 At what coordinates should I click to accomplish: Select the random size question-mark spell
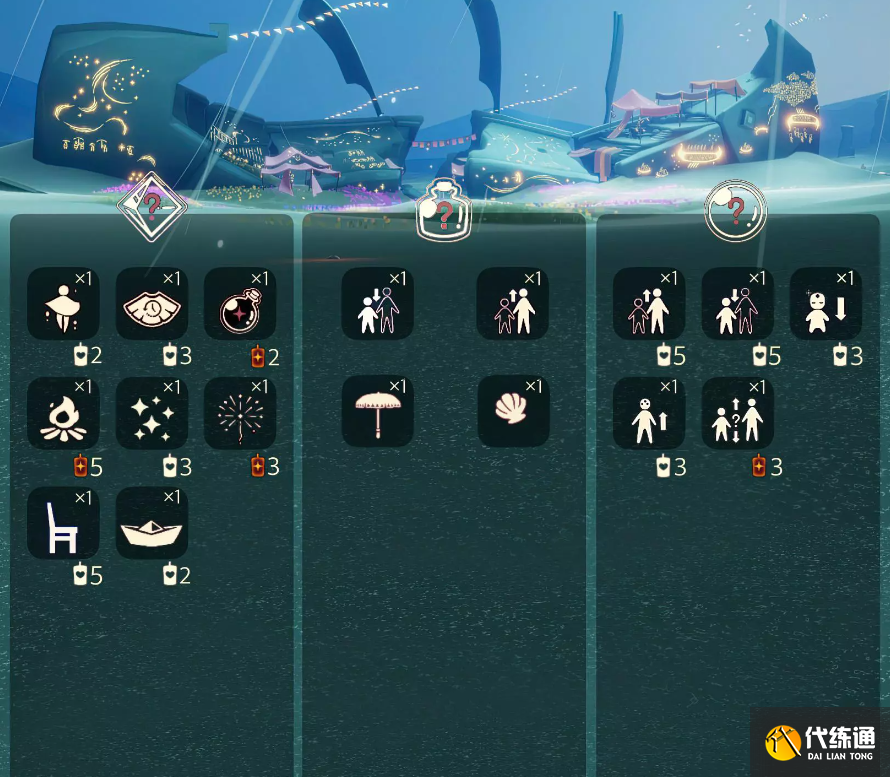[738, 414]
